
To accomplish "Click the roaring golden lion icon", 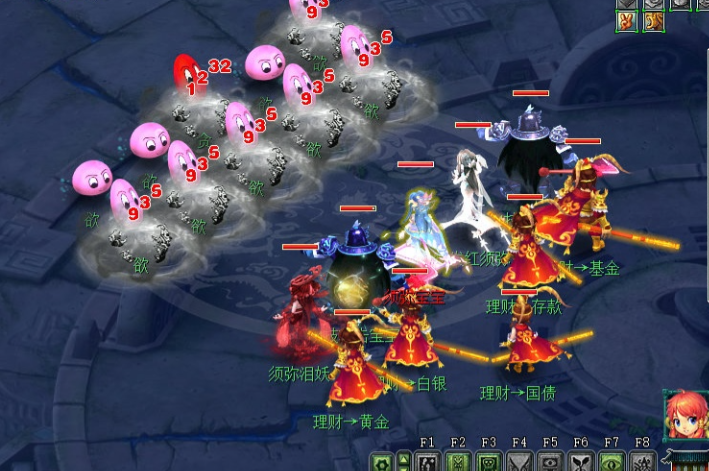I will click(653, 20).
